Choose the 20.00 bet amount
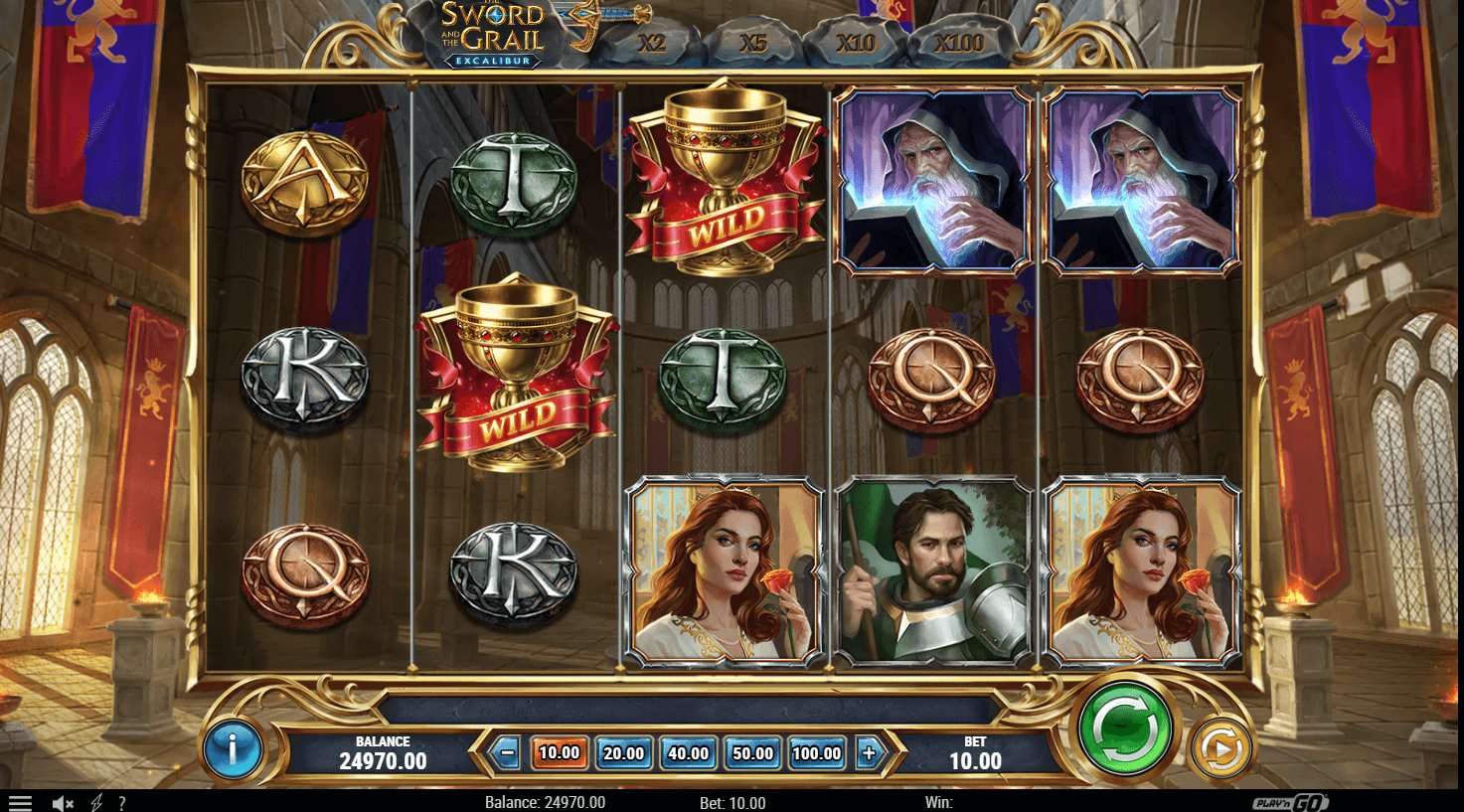 point(623,753)
